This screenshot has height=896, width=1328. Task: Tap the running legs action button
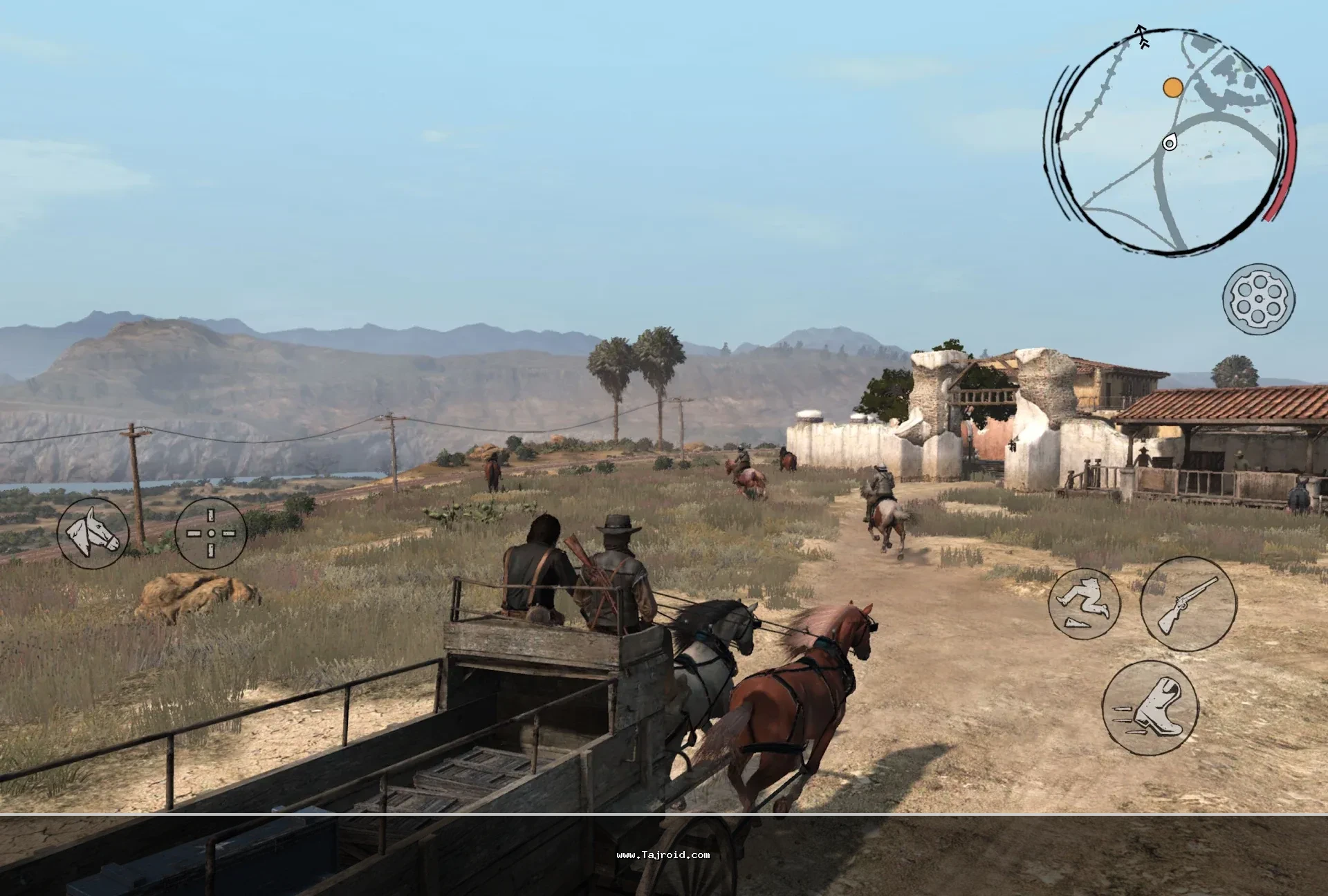1084,601
